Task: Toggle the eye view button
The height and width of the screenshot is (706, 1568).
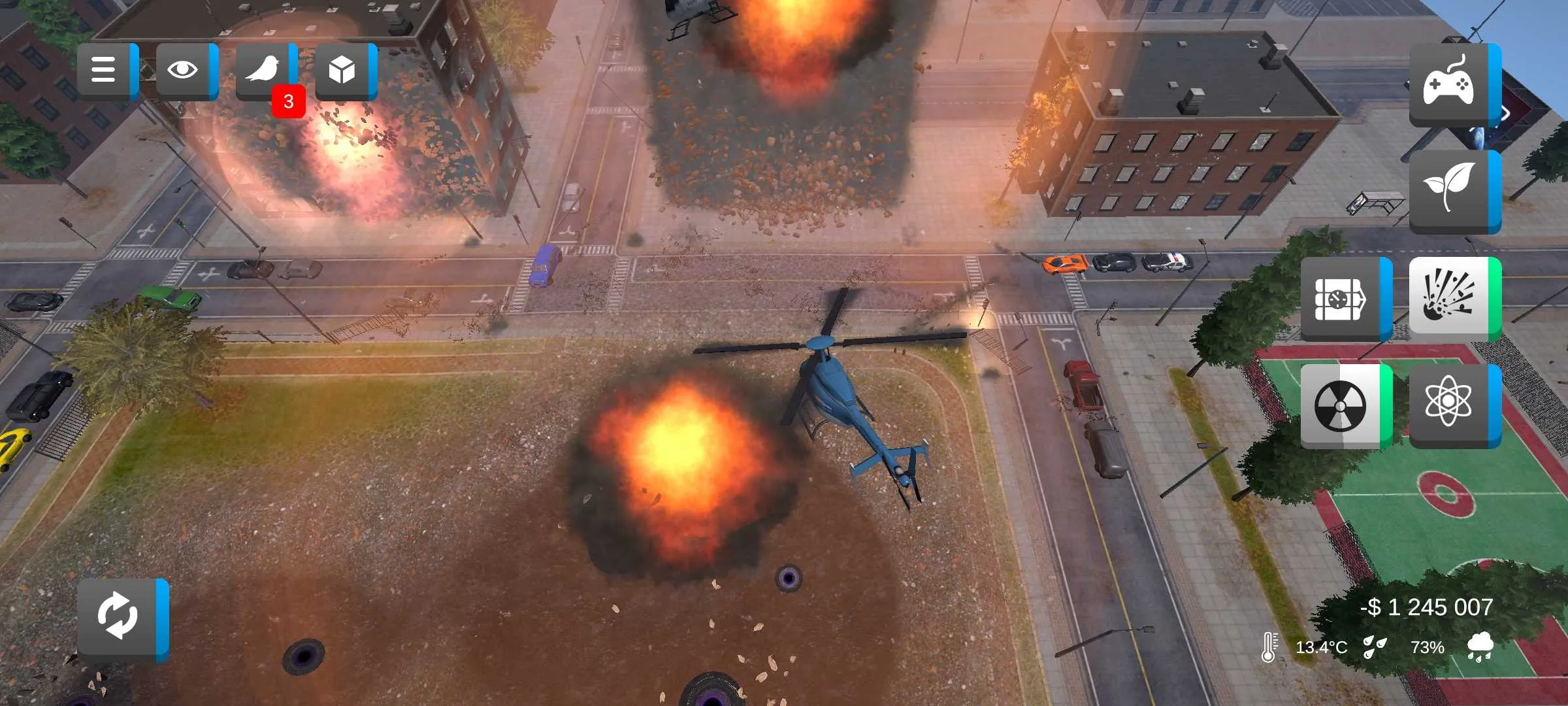Action: tap(184, 70)
